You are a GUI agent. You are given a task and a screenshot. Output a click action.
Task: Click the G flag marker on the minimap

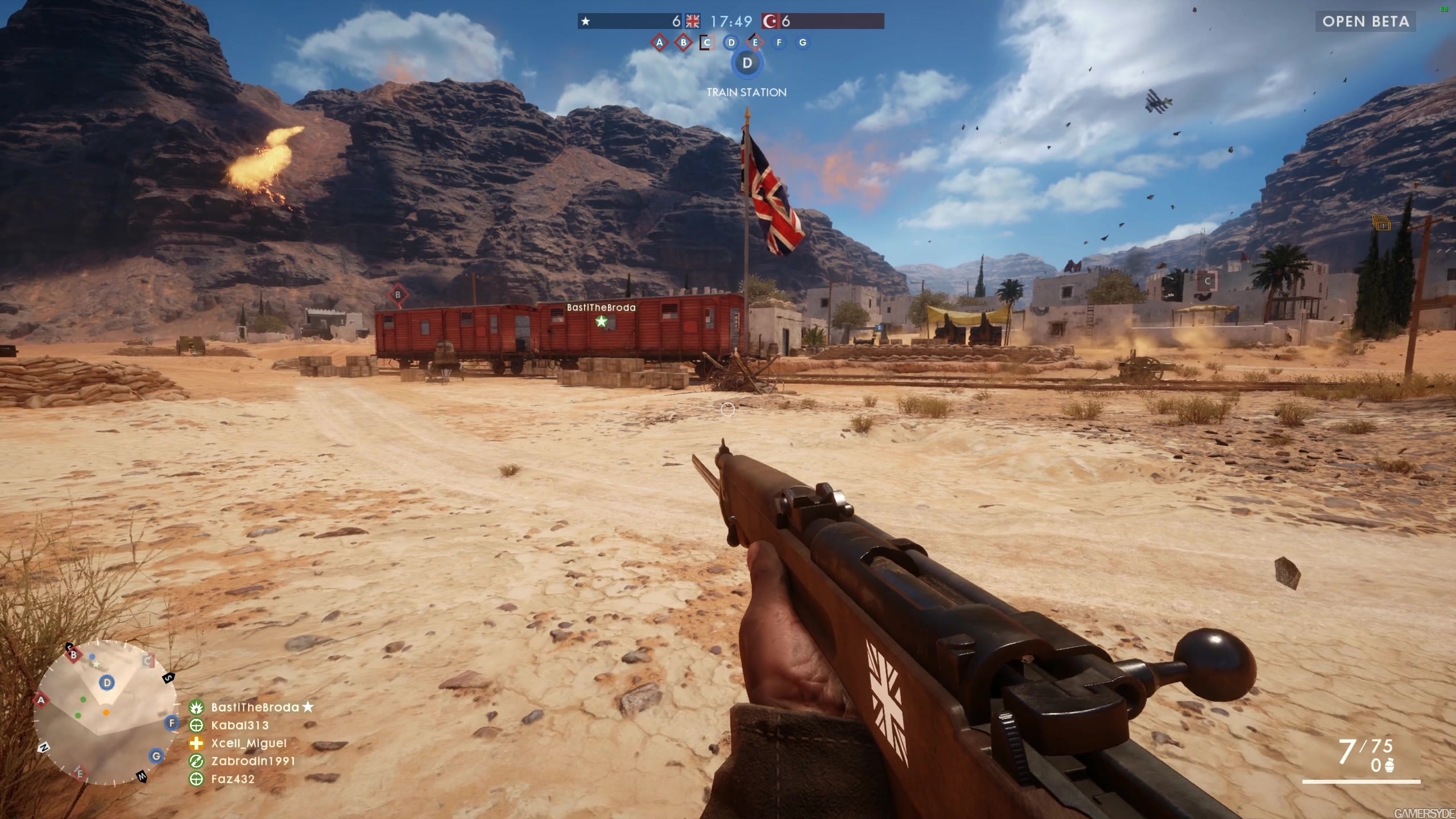pyautogui.click(x=156, y=756)
